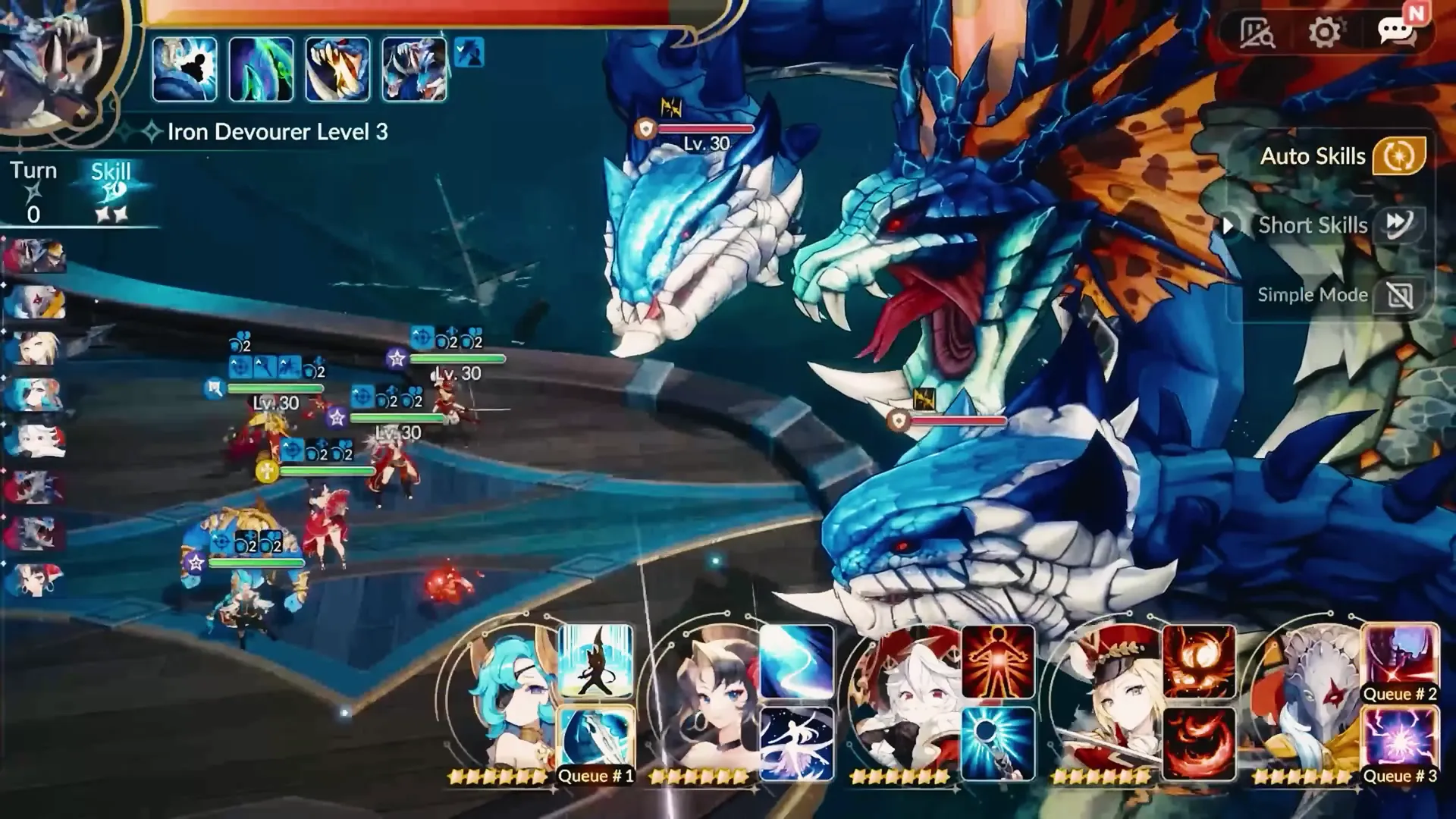Use the blonde hero's red flame swirl skill
The height and width of the screenshot is (819, 1456).
point(1199,743)
